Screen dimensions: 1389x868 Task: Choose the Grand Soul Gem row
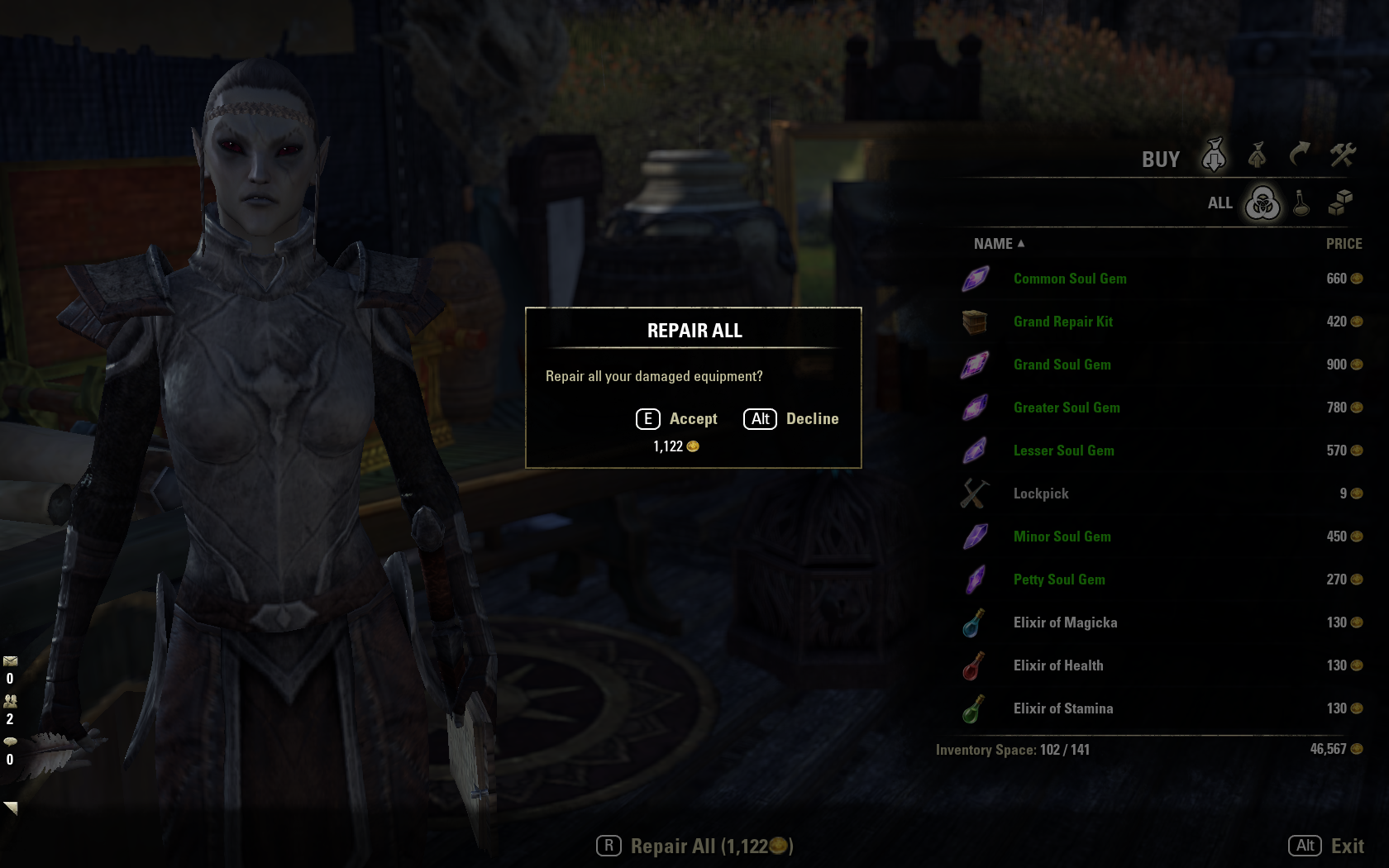coord(1062,365)
